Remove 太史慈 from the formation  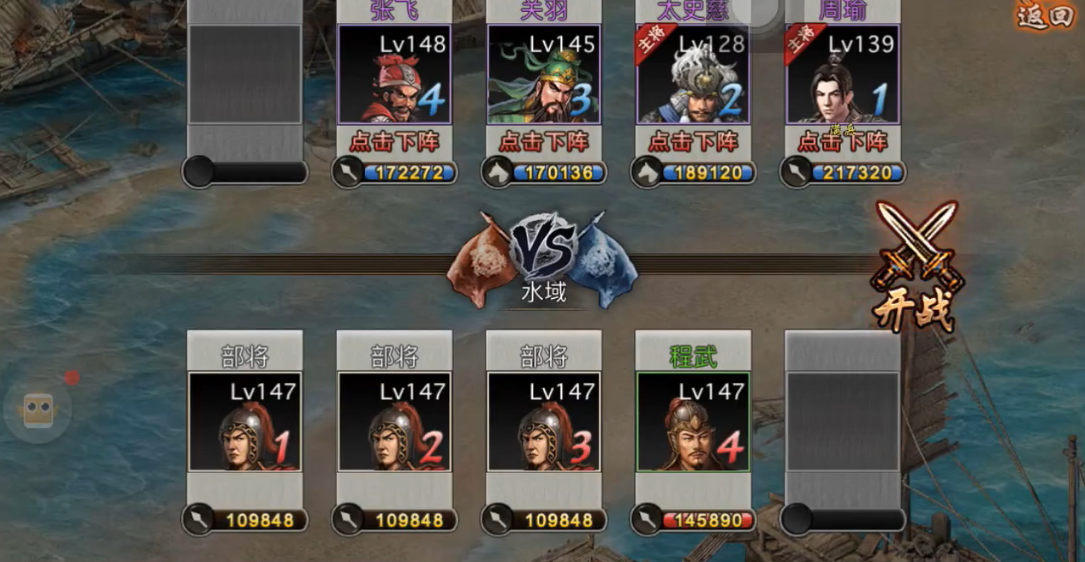(x=693, y=142)
